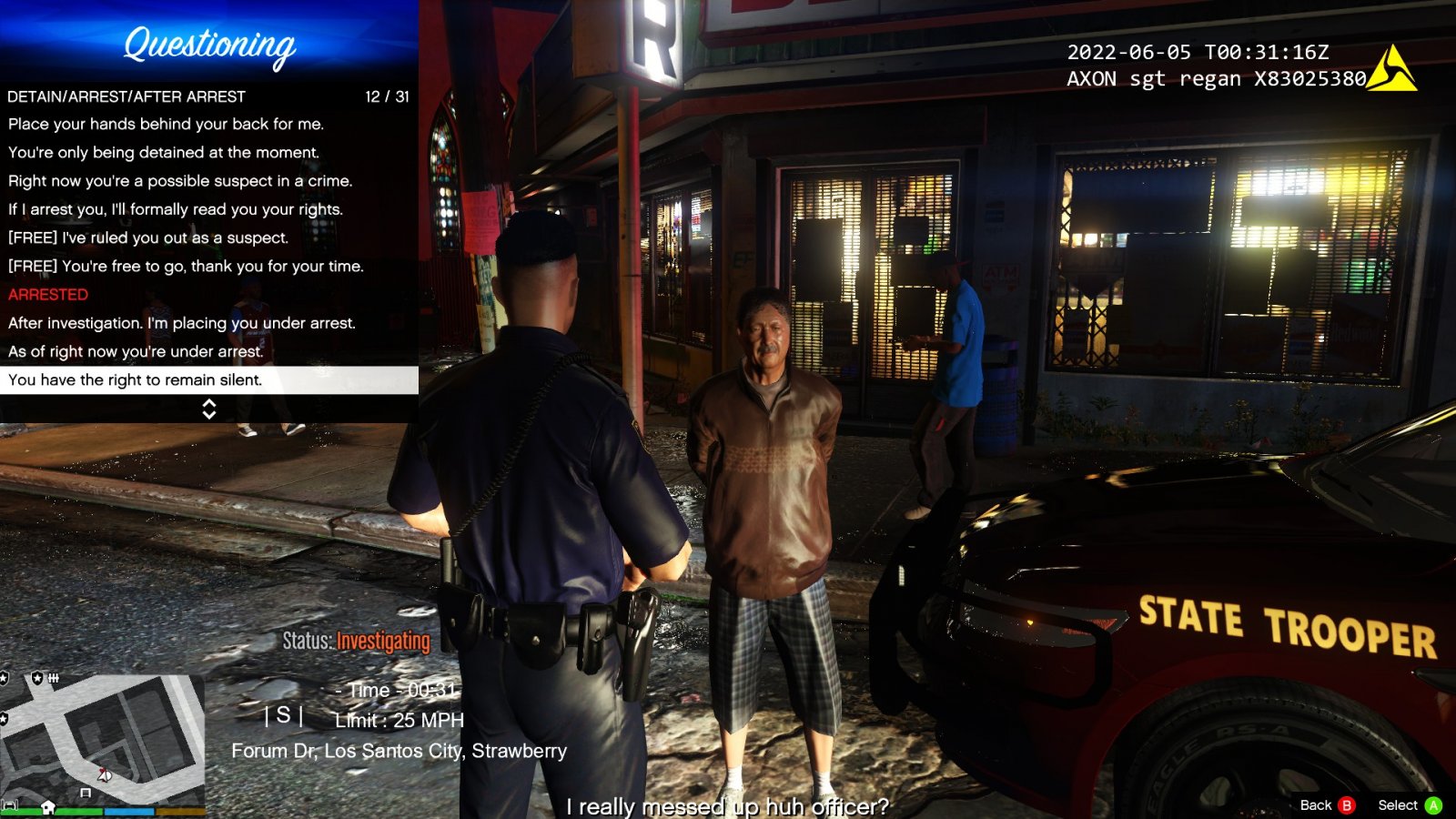Viewport: 1456px width, 819px height.
Task: Choose "You're only being detained at the moment."
Action: (x=164, y=152)
